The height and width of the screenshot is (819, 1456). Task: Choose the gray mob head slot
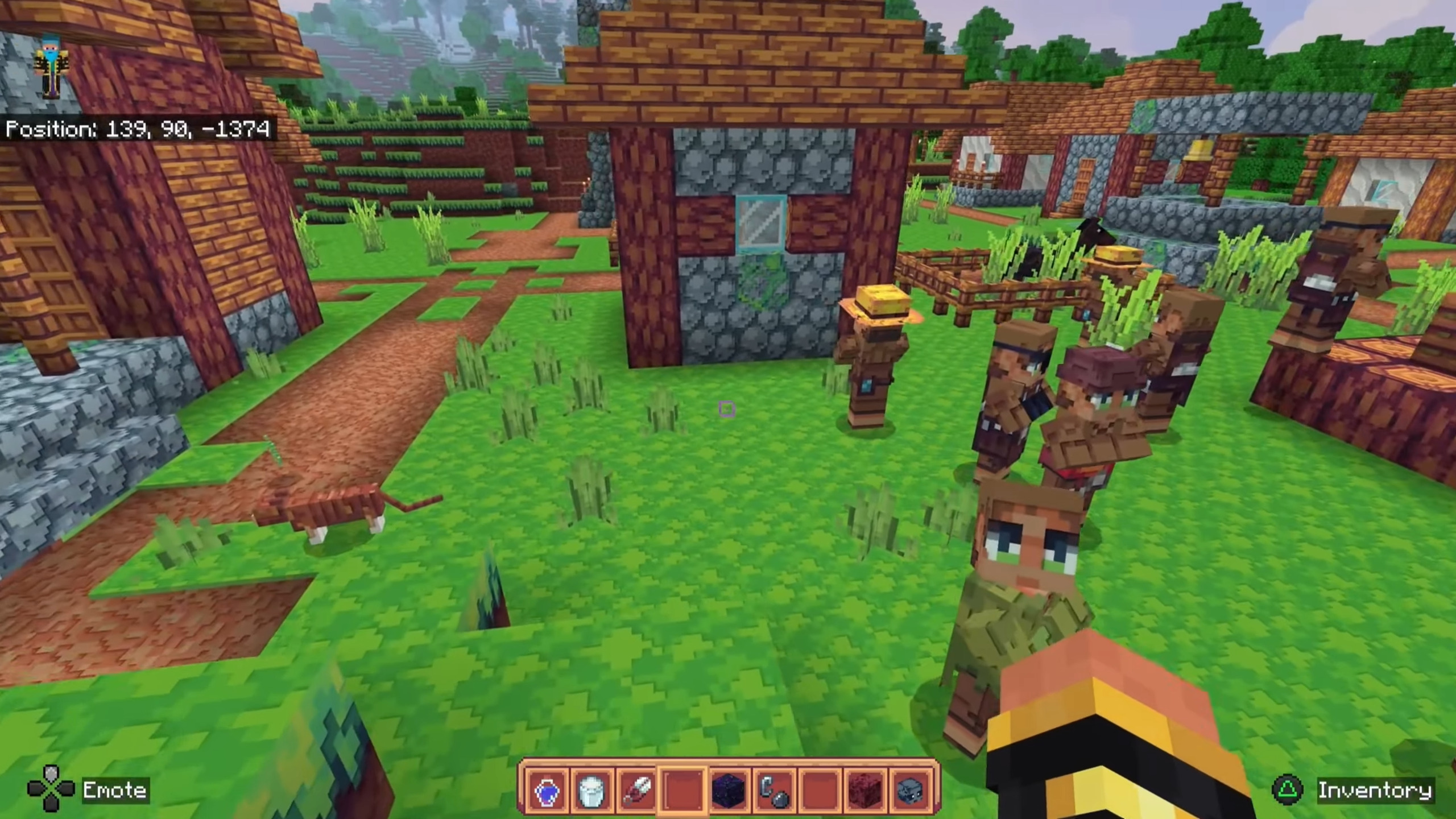point(910,790)
